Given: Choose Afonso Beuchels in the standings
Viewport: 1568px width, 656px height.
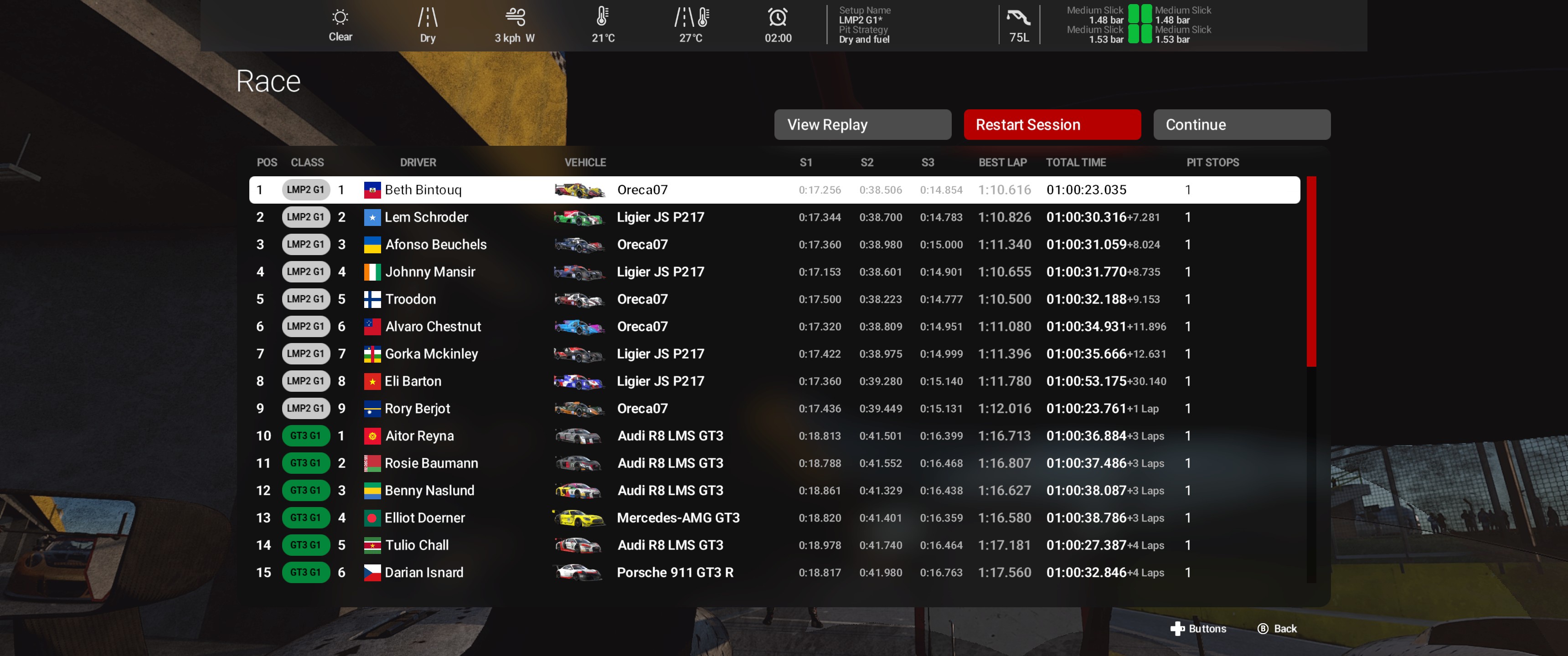Looking at the screenshot, I should (774, 245).
